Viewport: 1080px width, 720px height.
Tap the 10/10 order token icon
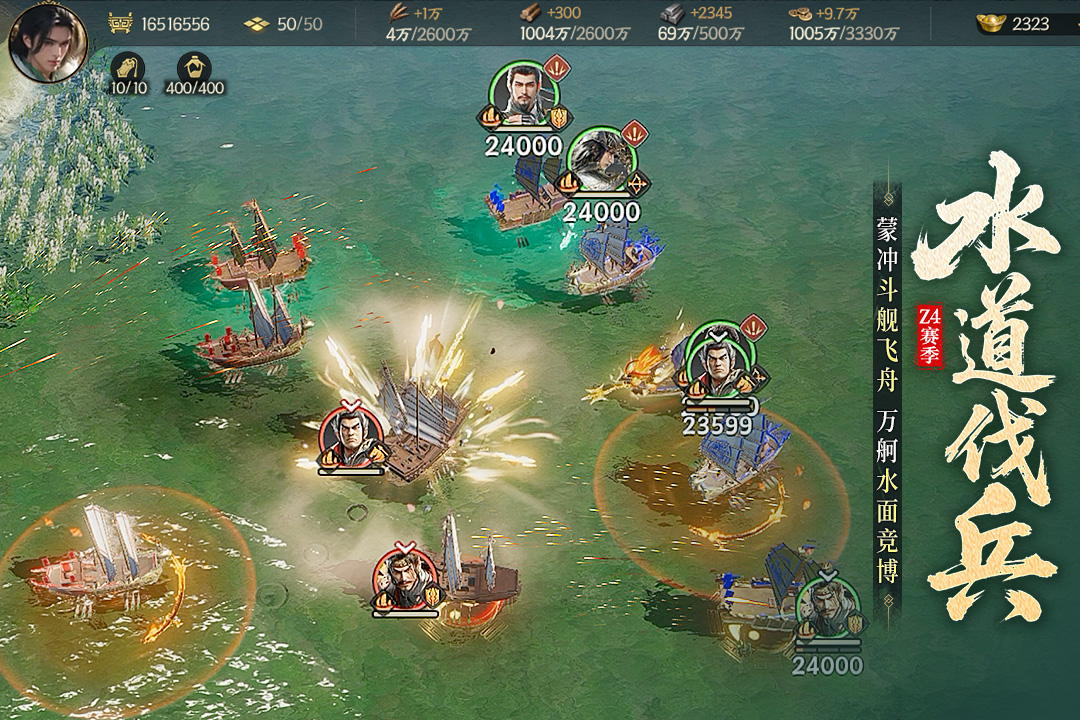pos(128,68)
